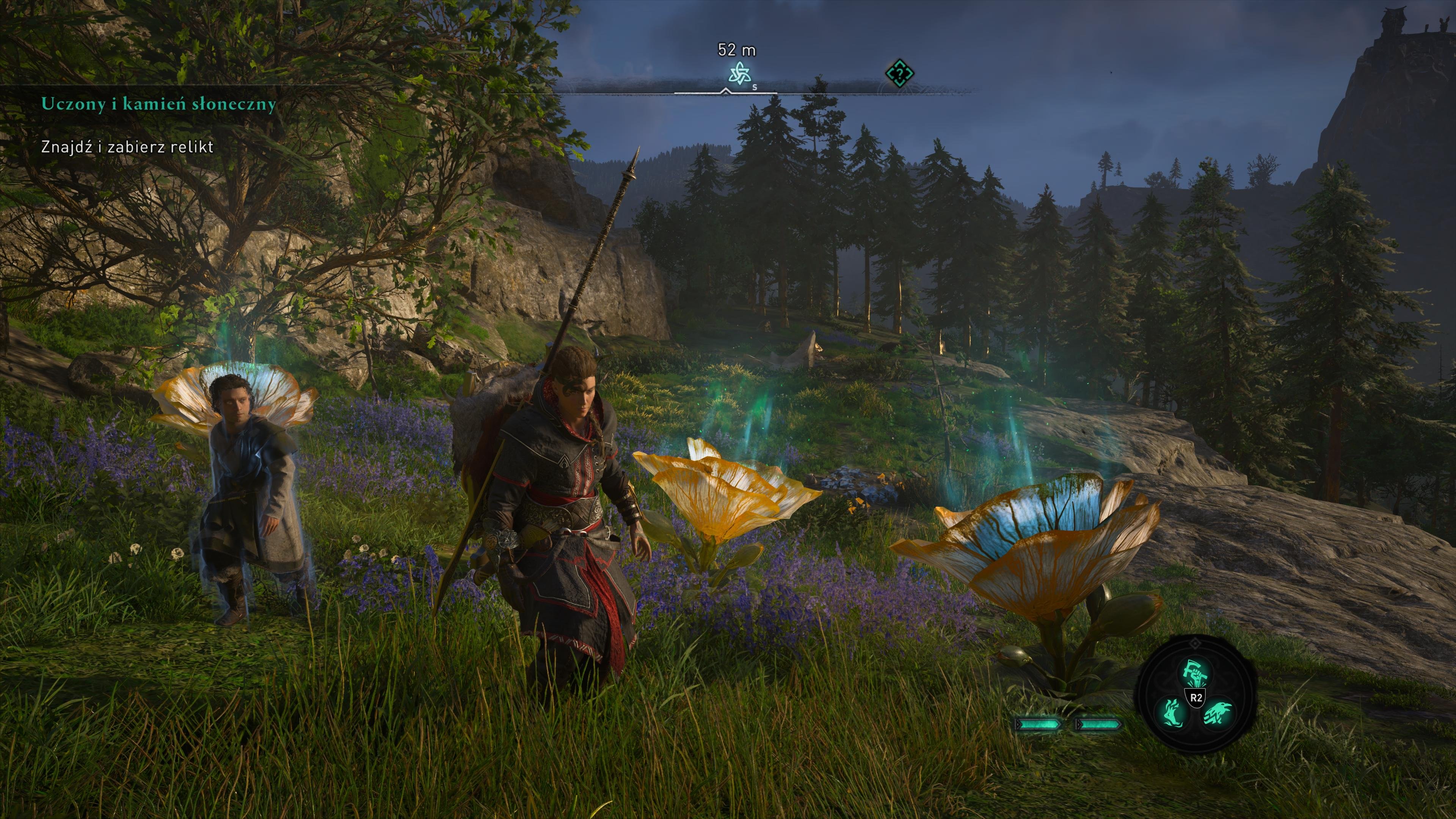Open the tracked quest "Uczony i kamień słoneczny"
The height and width of the screenshot is (819, 1456).
pos(158,105)
